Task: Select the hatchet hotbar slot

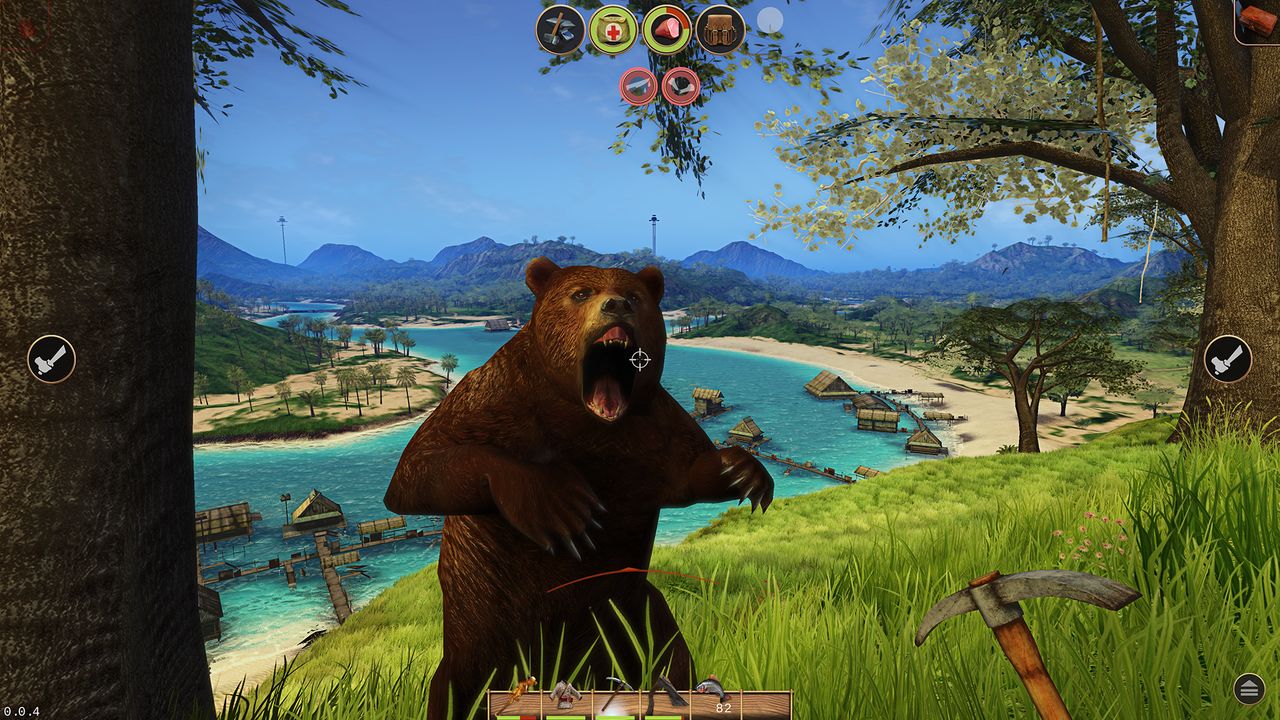Action: tap(666, 693)
